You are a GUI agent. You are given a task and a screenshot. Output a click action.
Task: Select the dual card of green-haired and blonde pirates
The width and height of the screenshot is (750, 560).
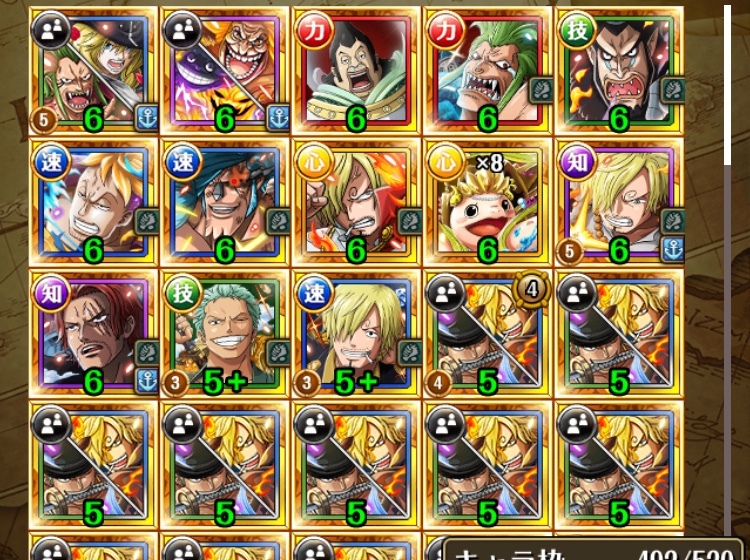(x=93, y=70)
